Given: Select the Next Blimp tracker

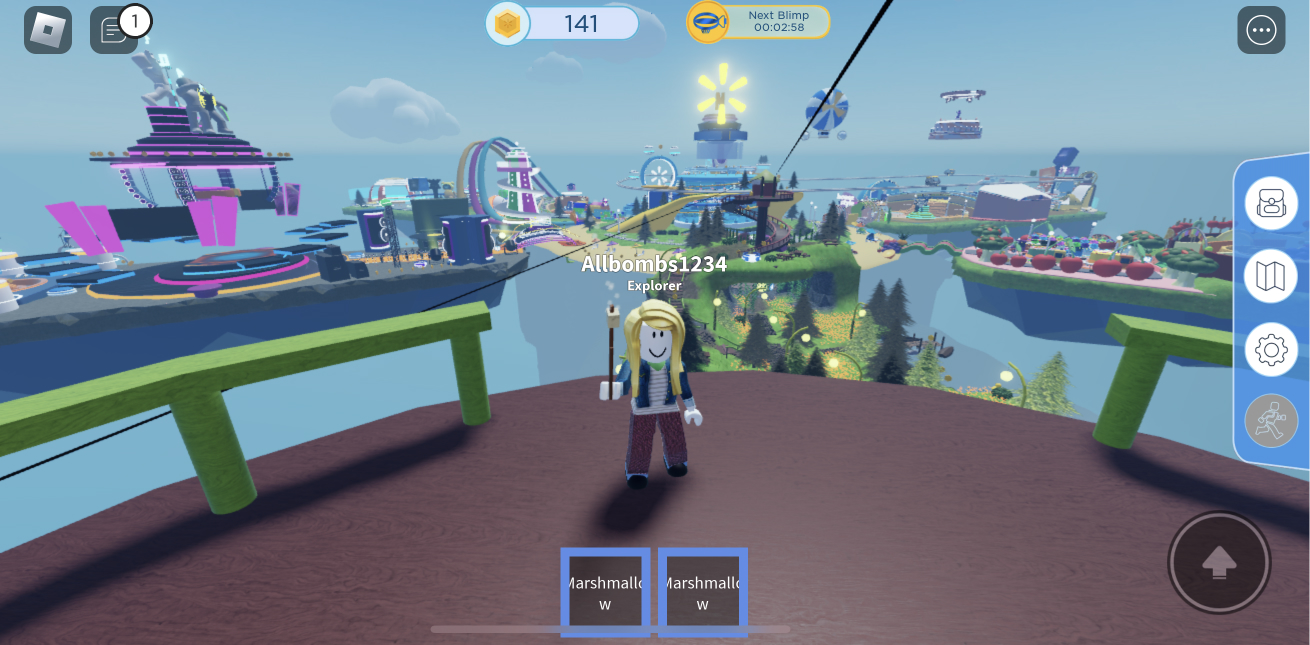Looking at the screenshot, I should (x=758, y=22).
